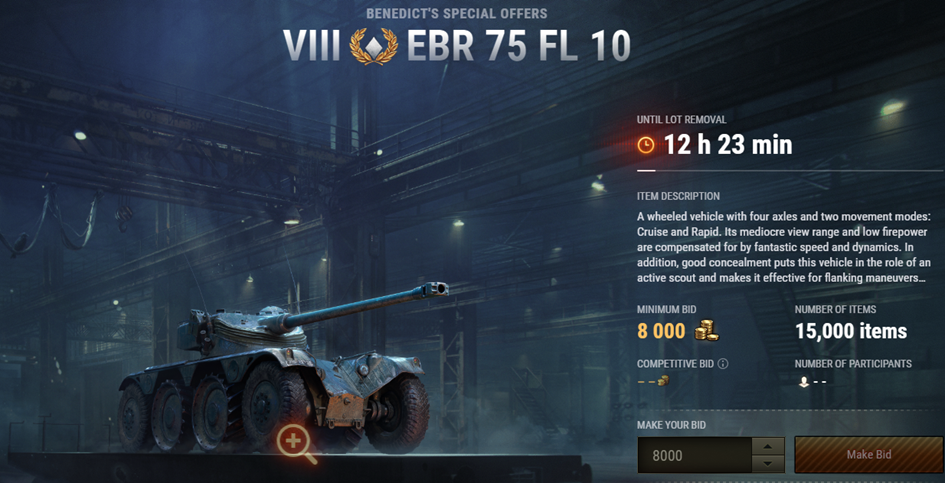Show the Competitive Bid info tooltip icon
Screen dimensions: 945x483
point(723,364)
